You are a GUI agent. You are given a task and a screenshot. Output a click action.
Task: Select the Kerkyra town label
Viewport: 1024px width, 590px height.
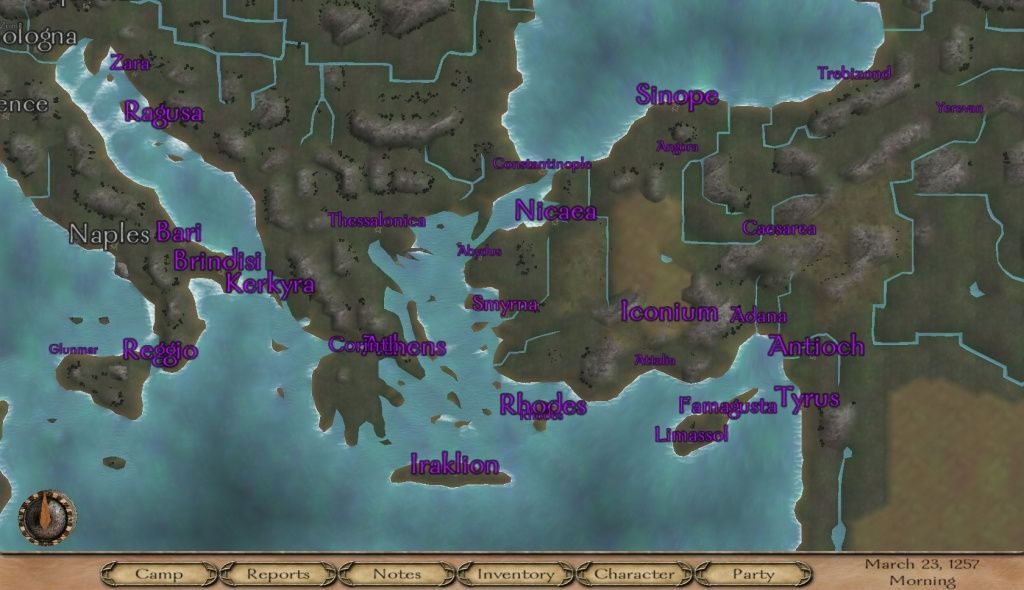pyautogui.click(x=270, y=284)
